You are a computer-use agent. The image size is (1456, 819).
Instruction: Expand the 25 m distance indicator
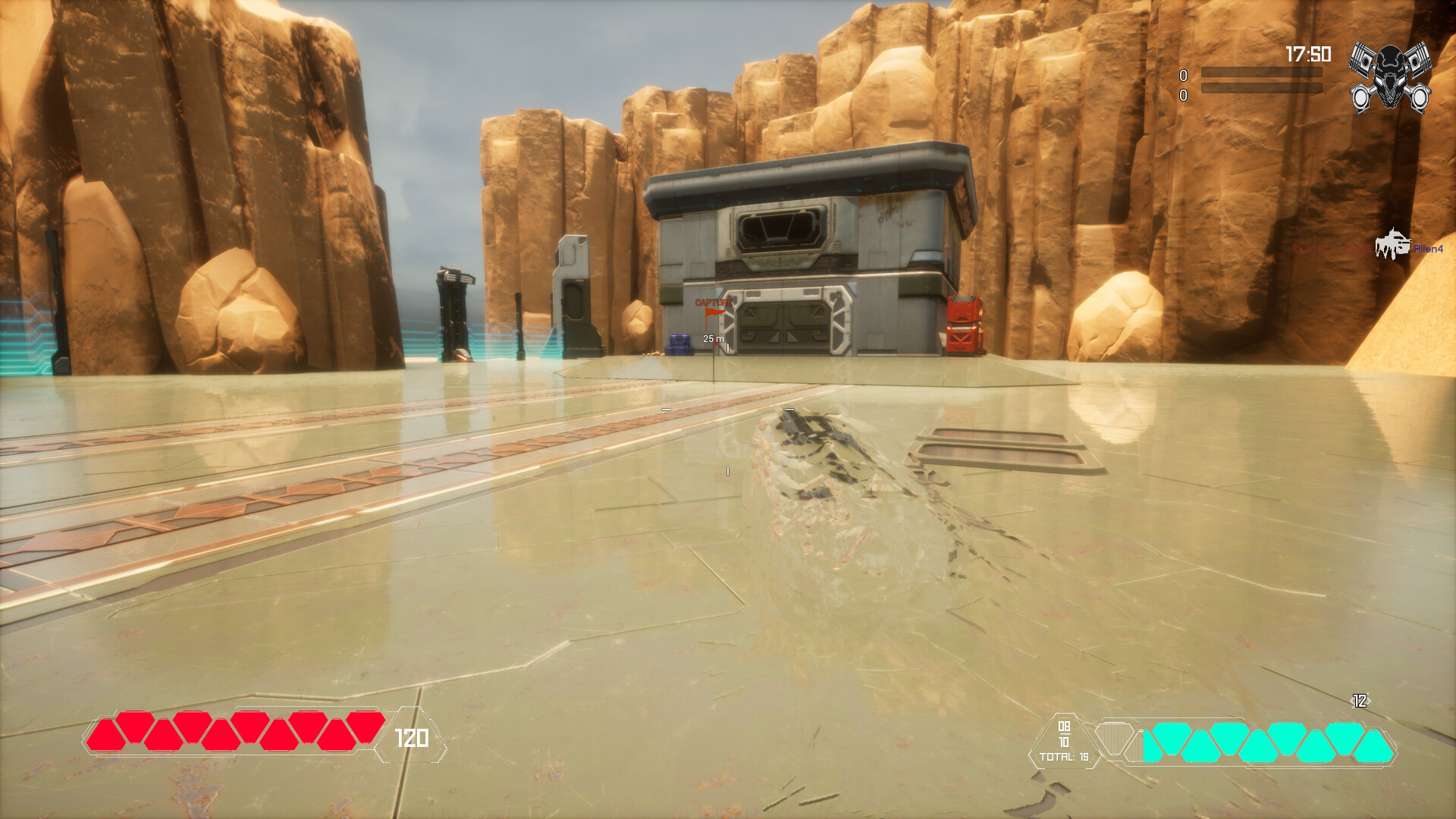pos(713,339)
